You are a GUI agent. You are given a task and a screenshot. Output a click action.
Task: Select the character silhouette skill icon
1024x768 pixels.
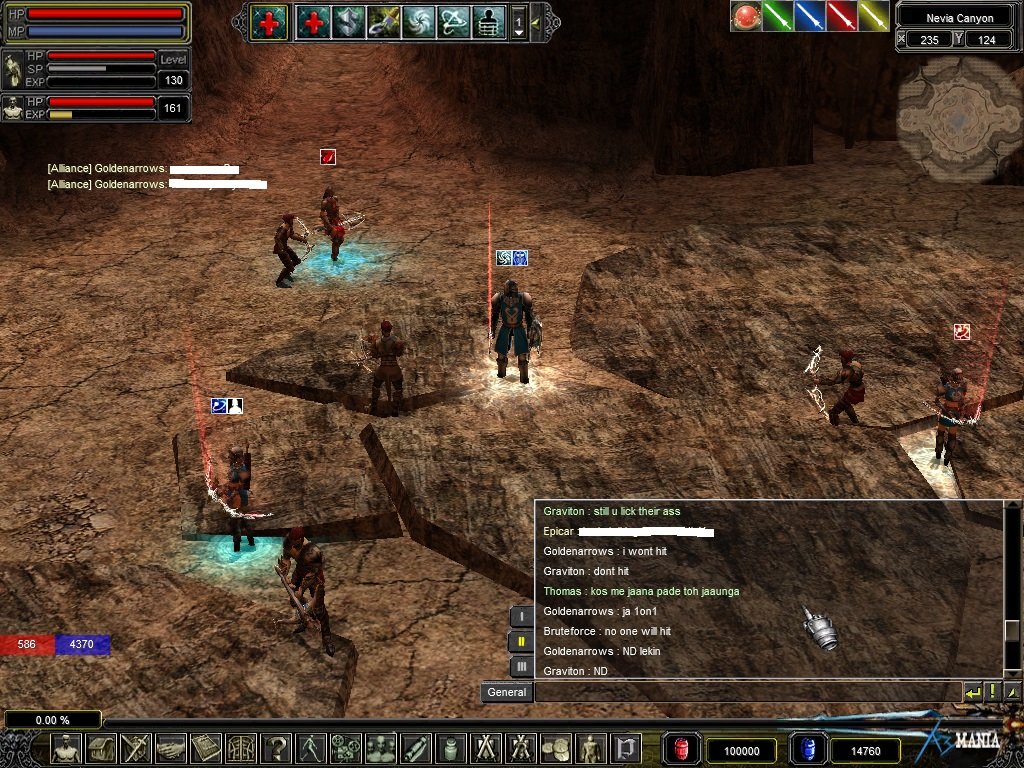pos(488,22)
